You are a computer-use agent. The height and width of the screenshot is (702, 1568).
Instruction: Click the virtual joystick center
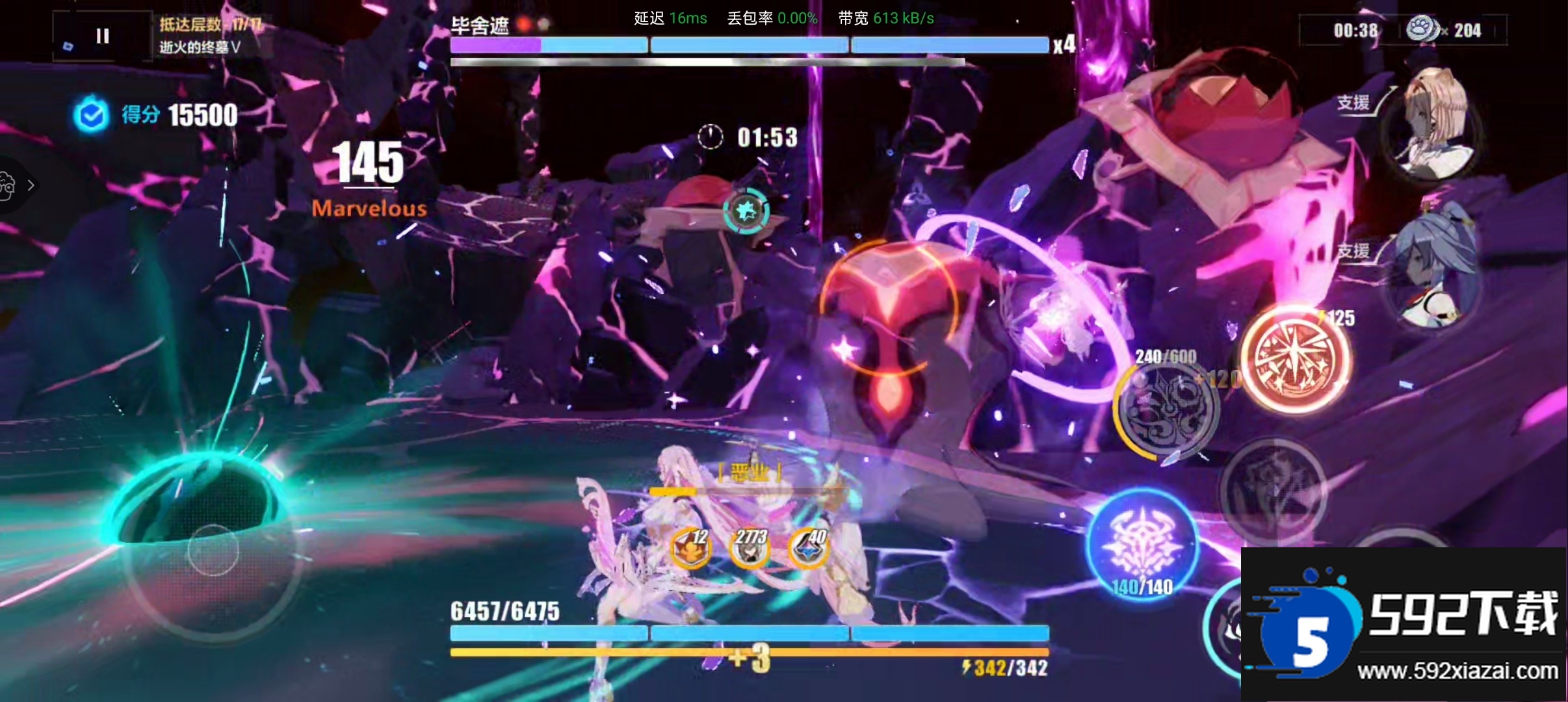213,551
